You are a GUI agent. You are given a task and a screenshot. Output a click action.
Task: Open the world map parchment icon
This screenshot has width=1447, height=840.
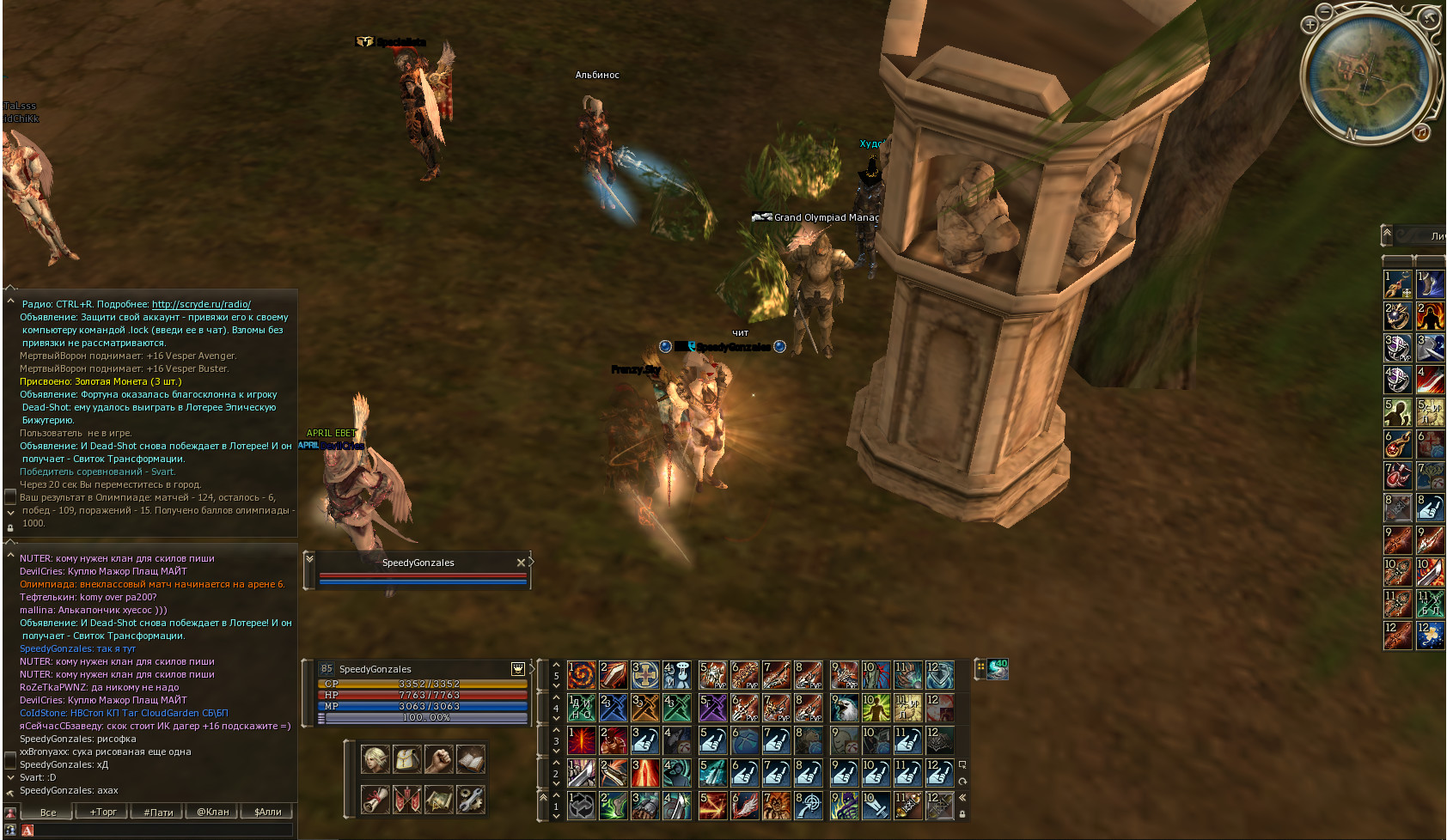click(x=438, y=800)
